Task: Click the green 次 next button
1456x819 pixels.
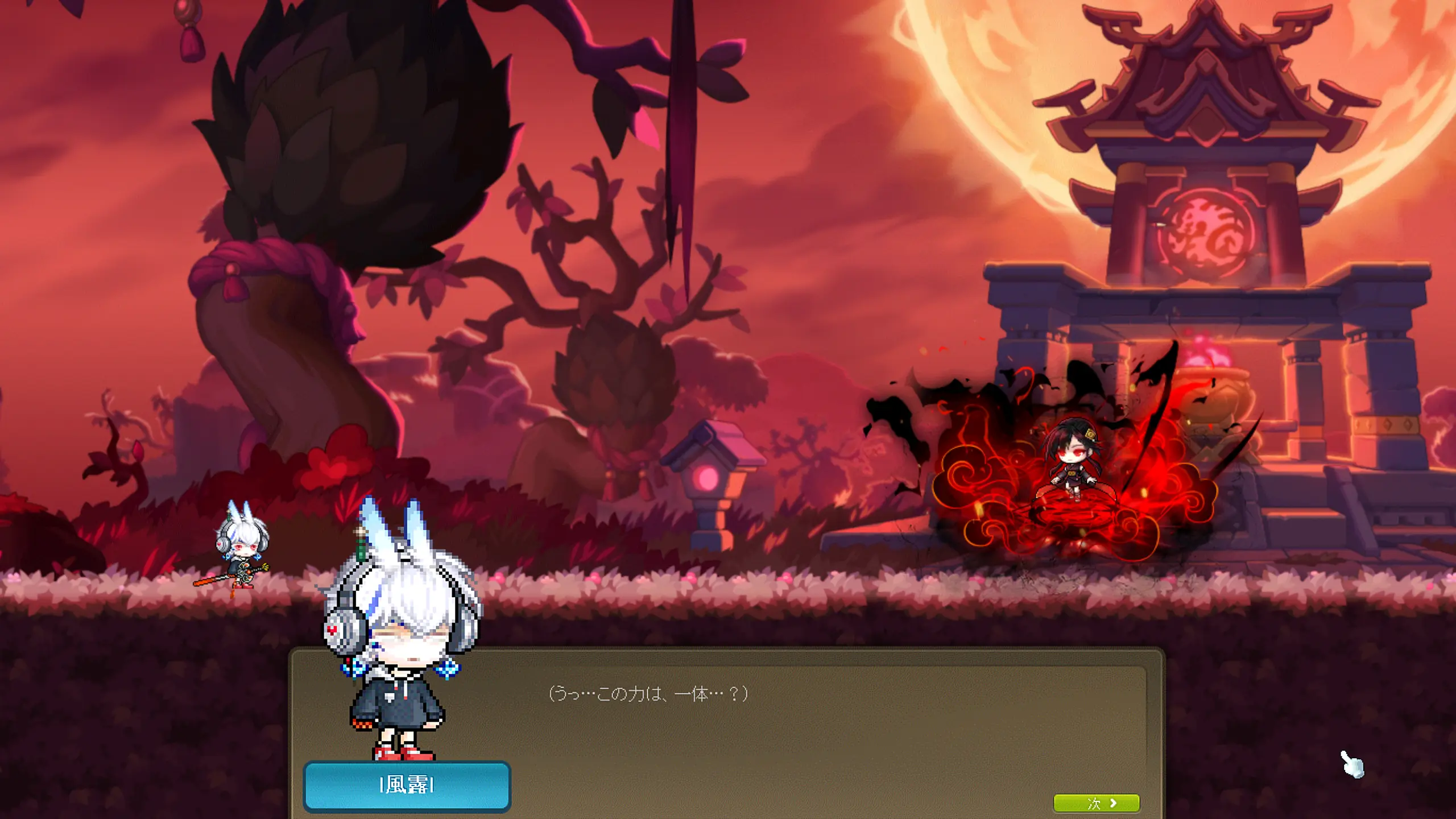Action: pyautogui.click(x=1096, y=803)
